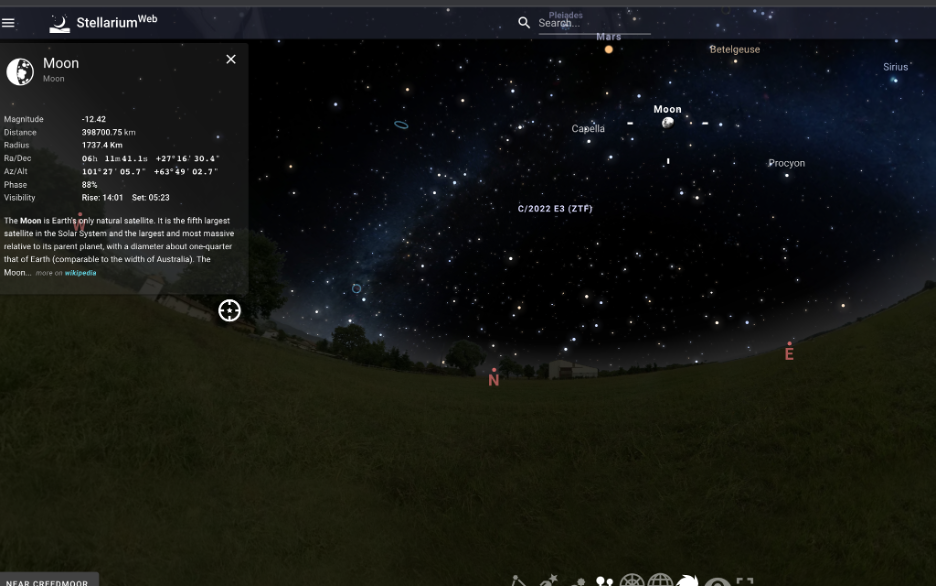Center the view on the selected Moon
Image resolution: width=936 pixels, height=586 pixels.
[230, 311]
